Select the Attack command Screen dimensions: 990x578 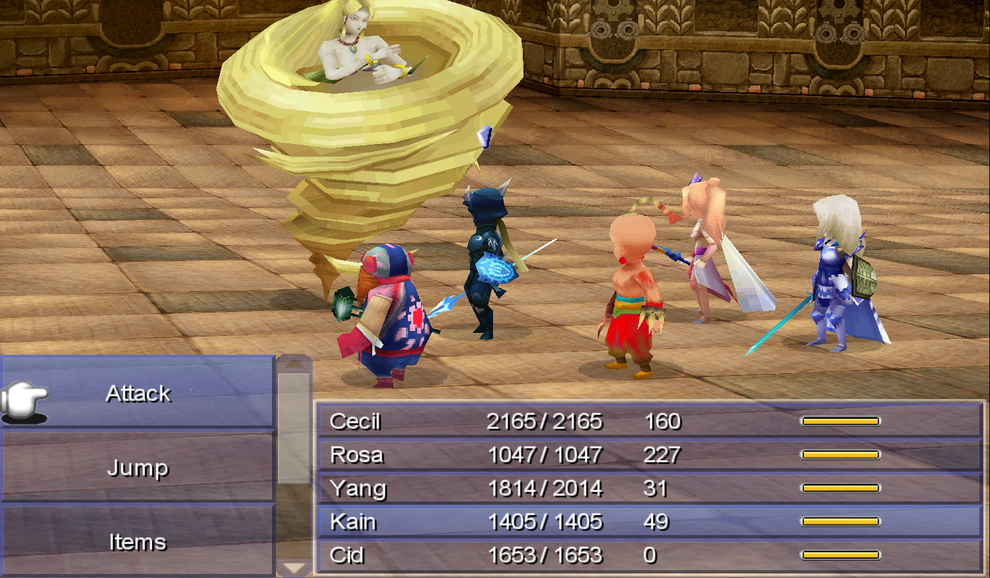click(x=138, y=394)
